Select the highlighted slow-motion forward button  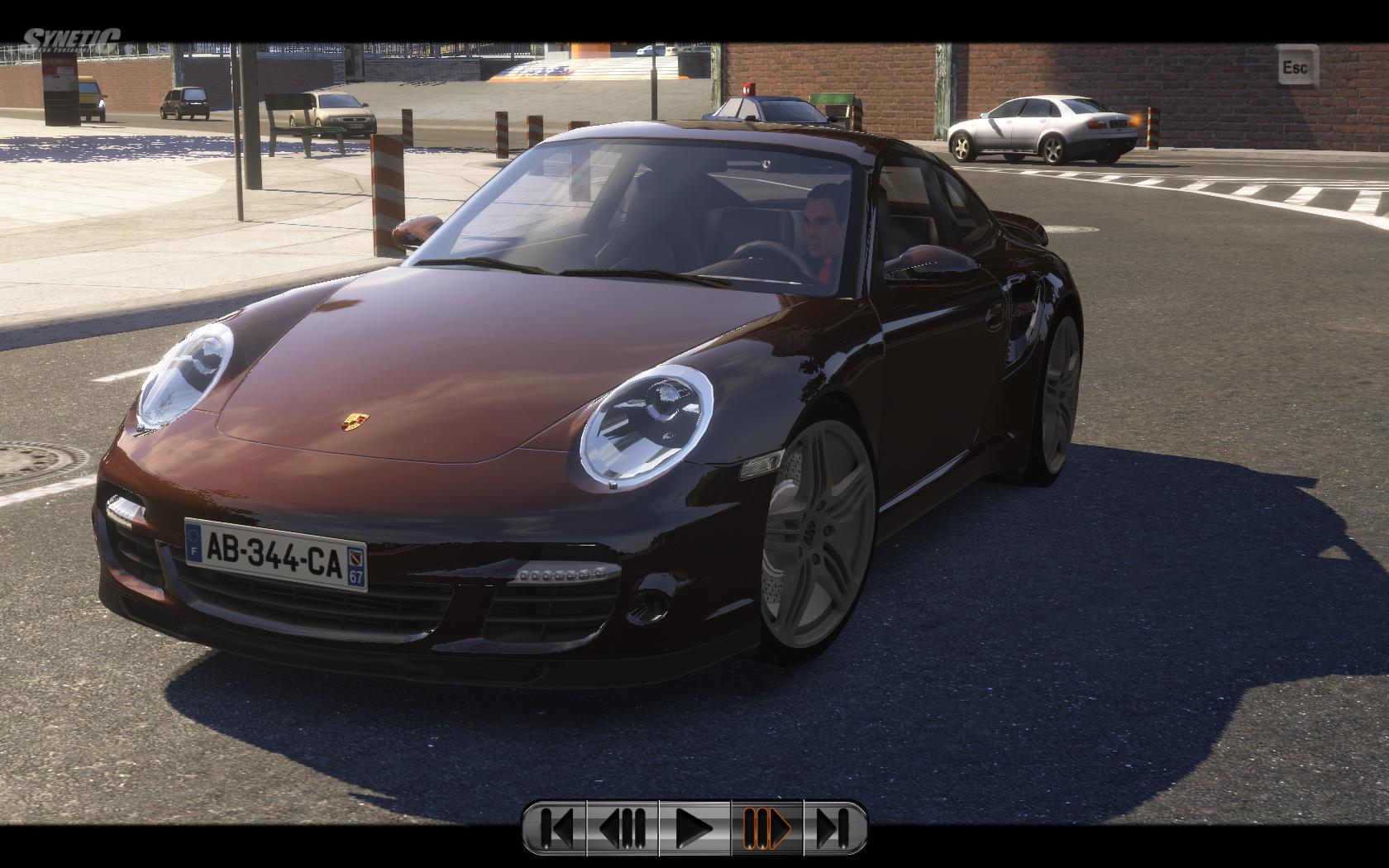(766, 827)
